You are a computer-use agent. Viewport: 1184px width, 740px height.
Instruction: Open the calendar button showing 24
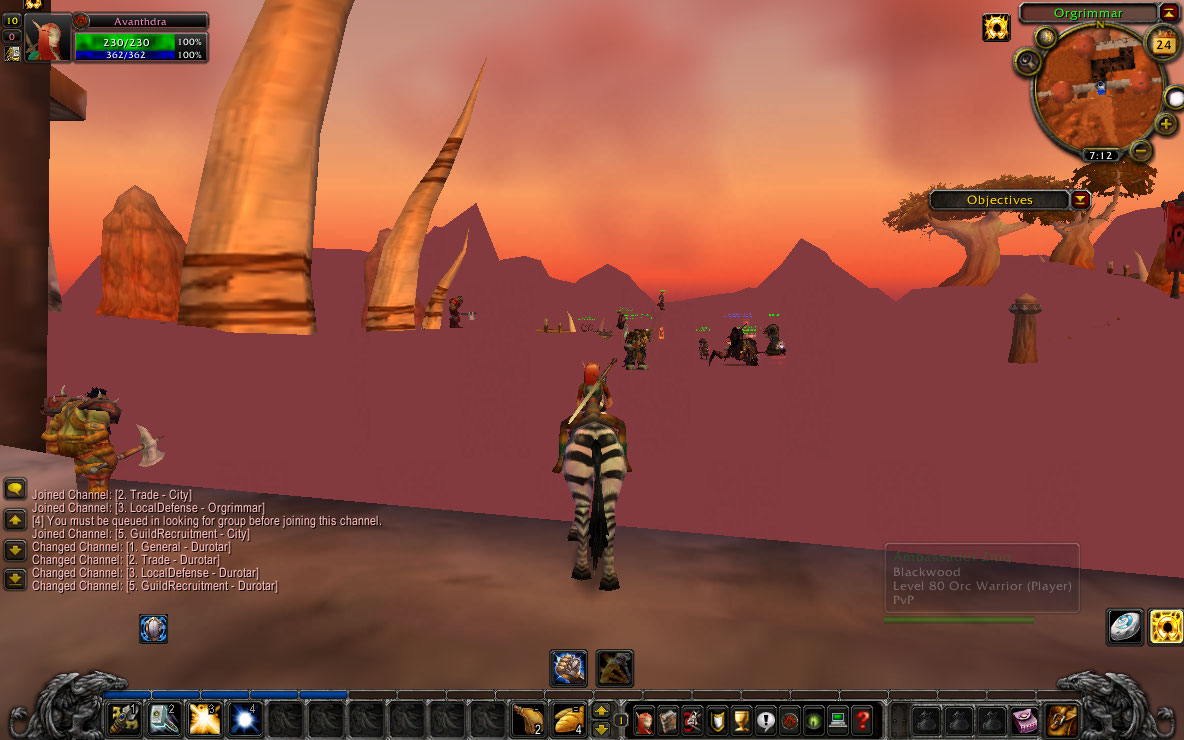coord(1163,44)
